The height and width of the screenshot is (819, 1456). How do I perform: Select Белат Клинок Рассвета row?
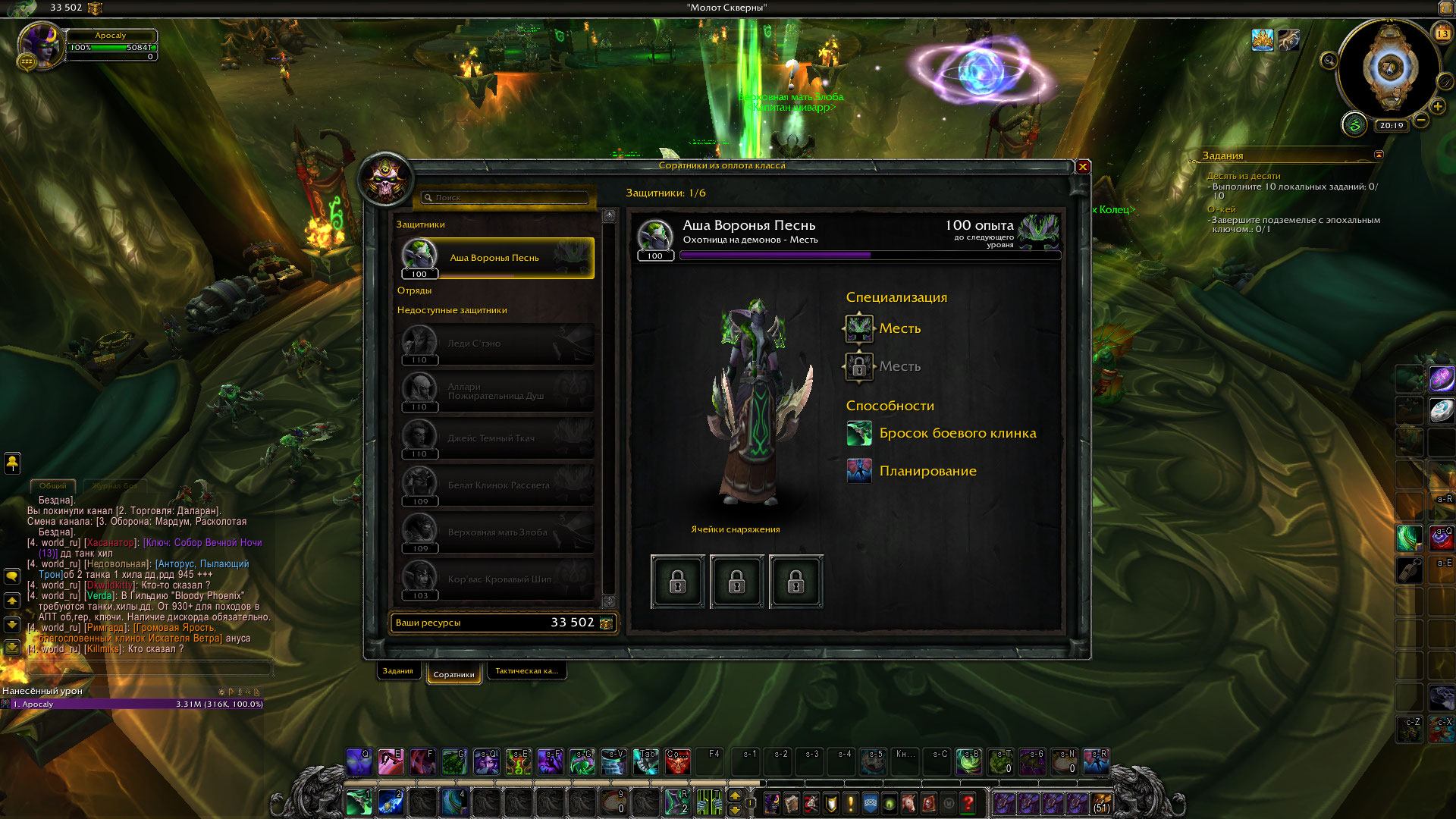(x=494, y=485)
